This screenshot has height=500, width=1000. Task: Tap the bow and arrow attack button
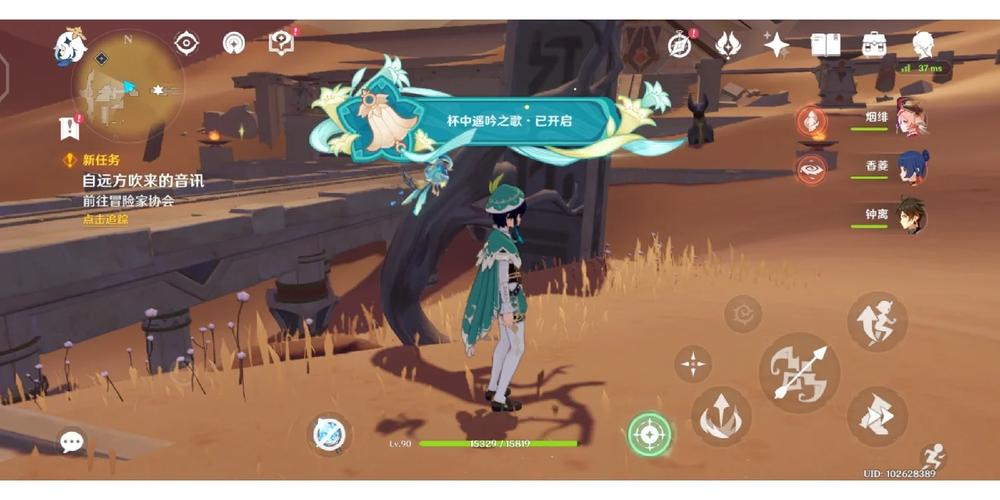(799, 373)
